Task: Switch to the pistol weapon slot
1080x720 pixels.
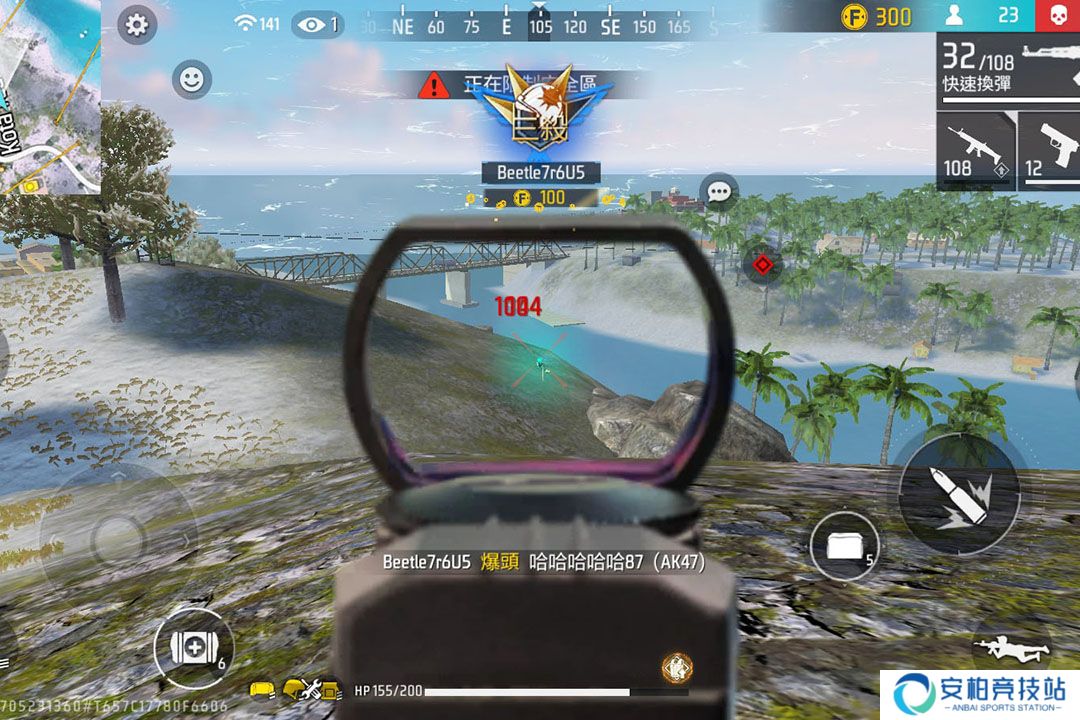Action: (1050, 150)
